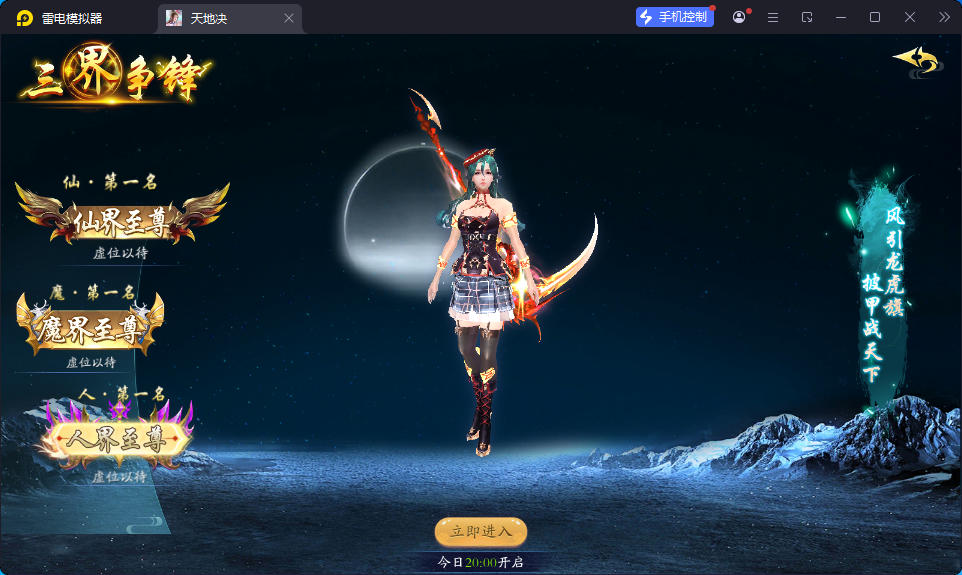Minimize the emulator window
The height and width of the screenshot is (575, 962).
click(x=840, y=17)
